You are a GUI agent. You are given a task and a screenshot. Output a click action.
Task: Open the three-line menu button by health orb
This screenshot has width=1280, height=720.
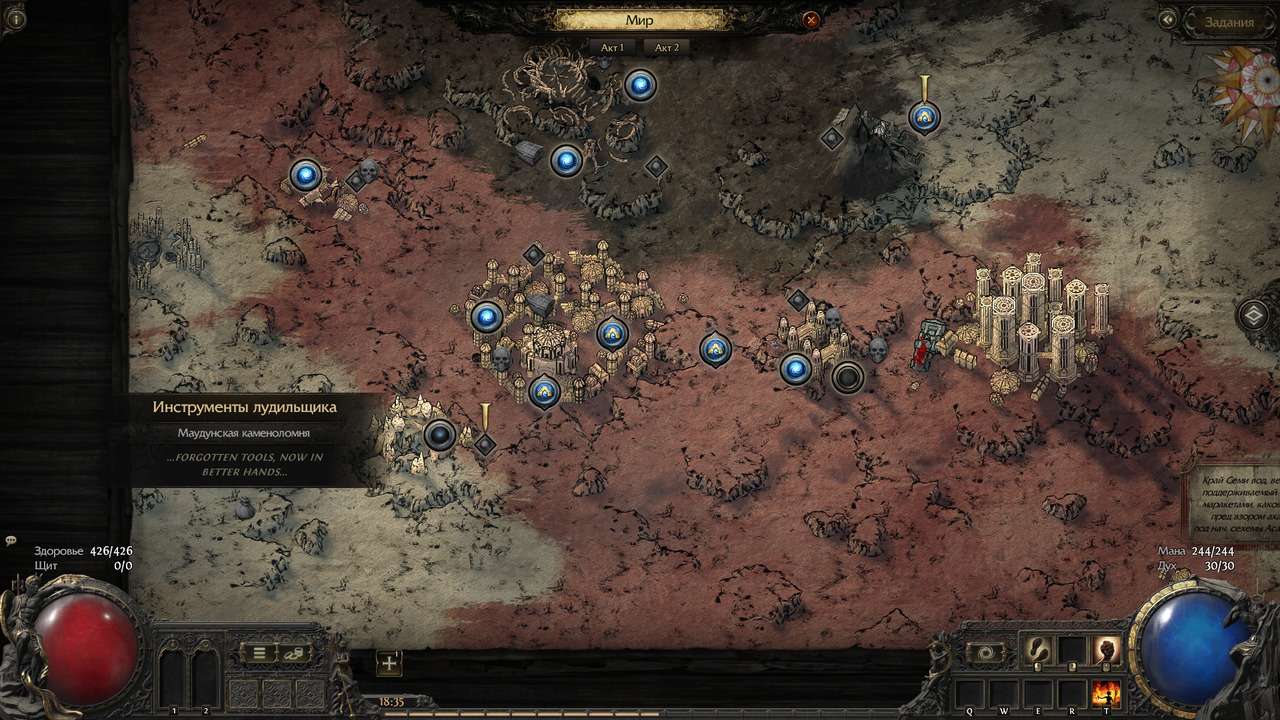click(258, 653)
